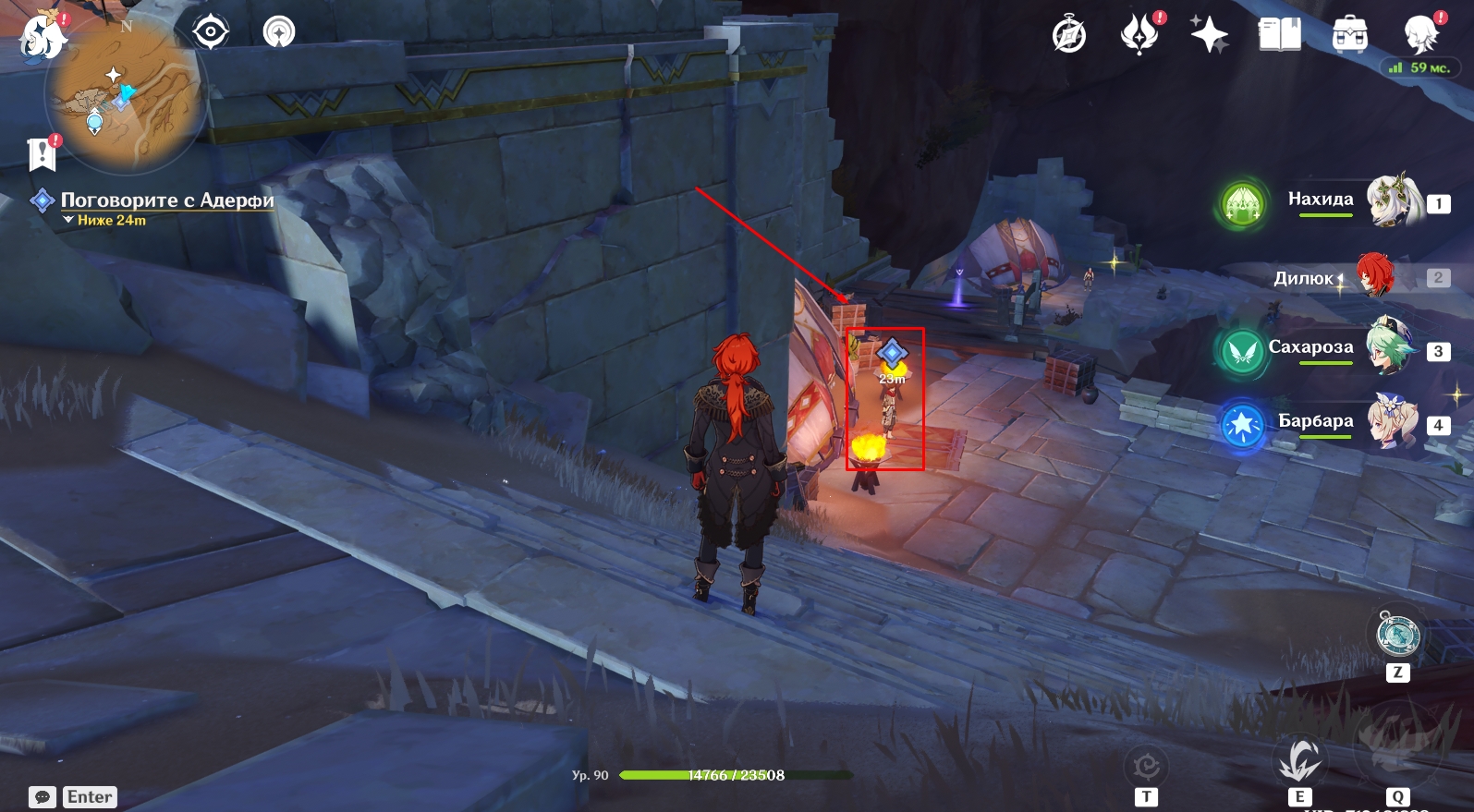Open the wish star icon
Image resolution: width=1474 pixels, height=812 pixels.
(1209, 35)
